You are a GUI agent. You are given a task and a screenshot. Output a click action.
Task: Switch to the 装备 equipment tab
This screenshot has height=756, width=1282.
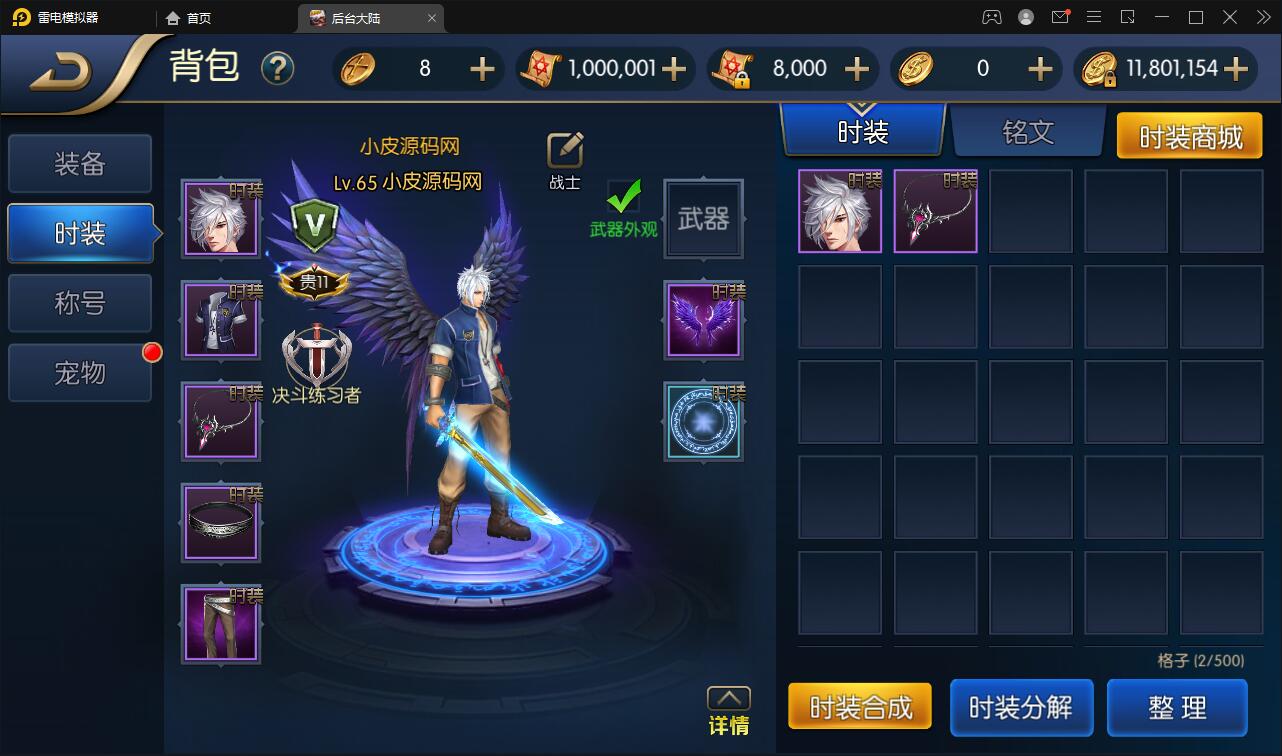pyautogui.click(x=80, y=164)
